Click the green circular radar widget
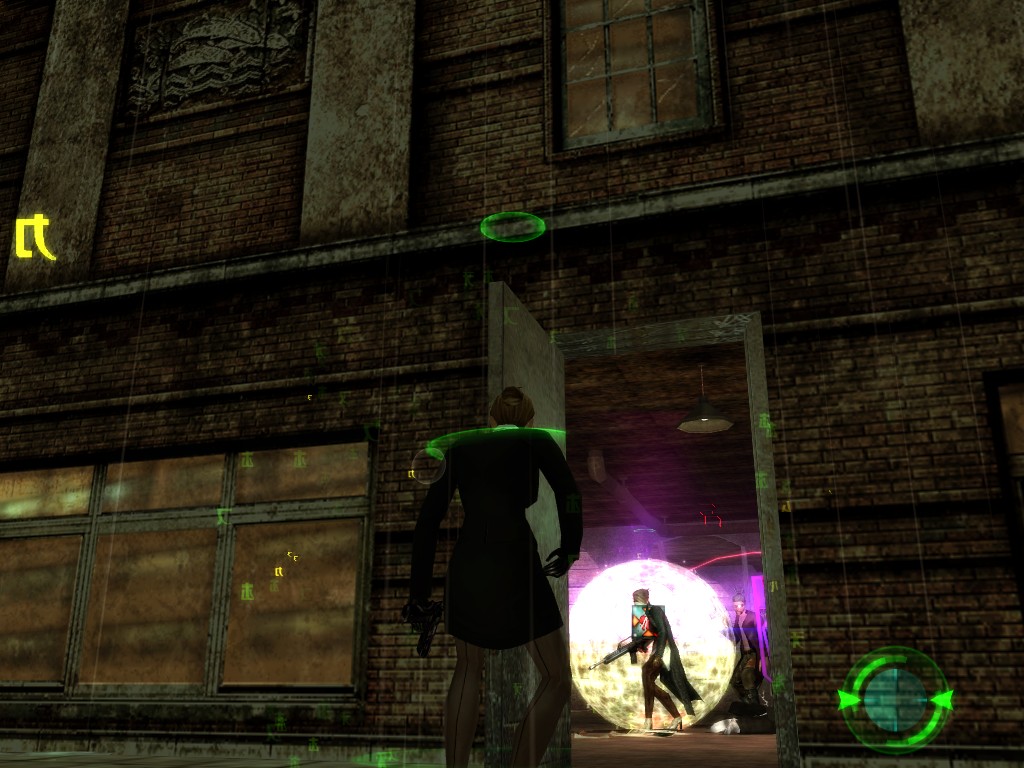1024x768 pixels. (x=895, y=699)
